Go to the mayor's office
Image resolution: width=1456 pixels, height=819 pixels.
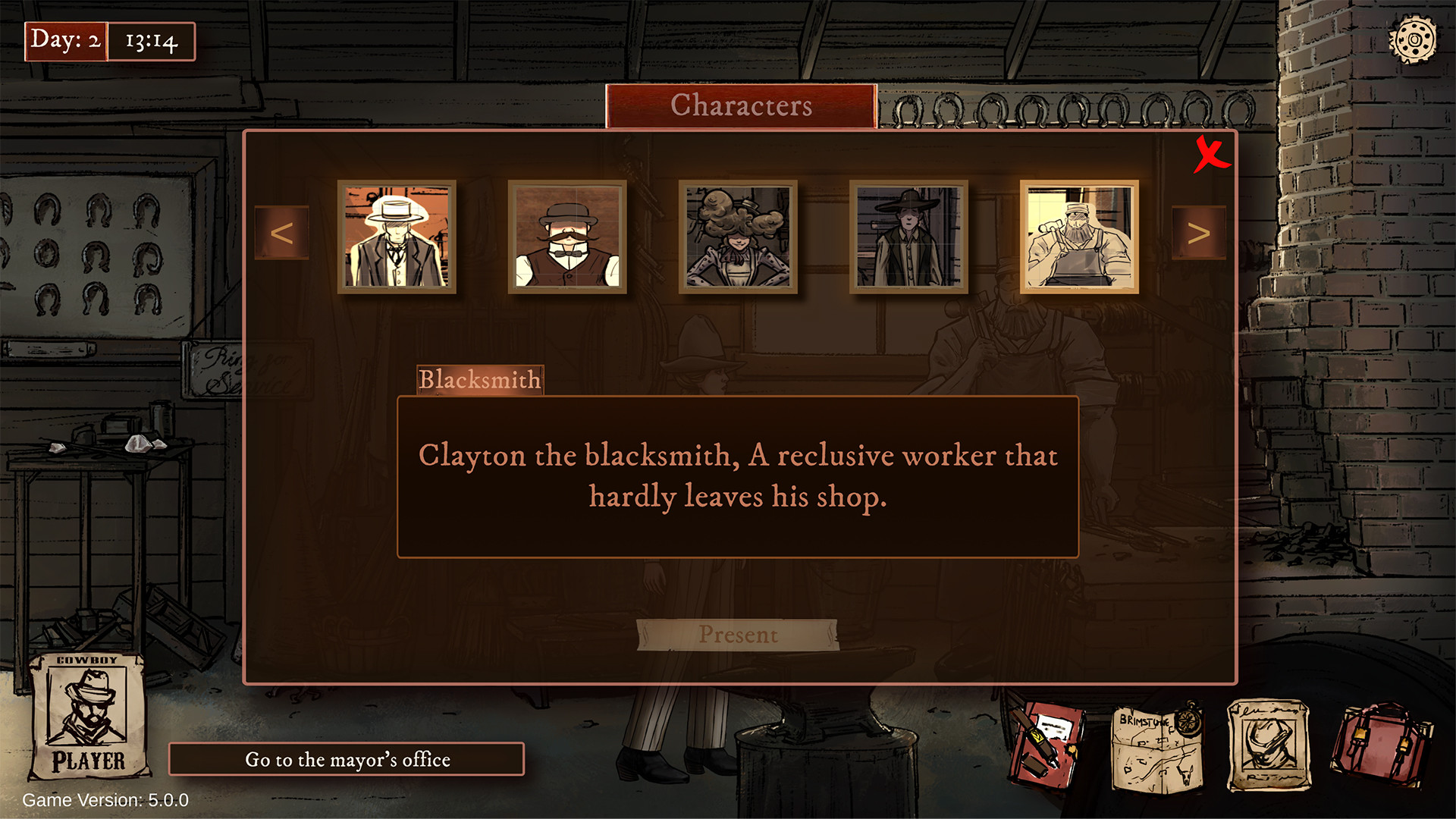pos(347,759)
